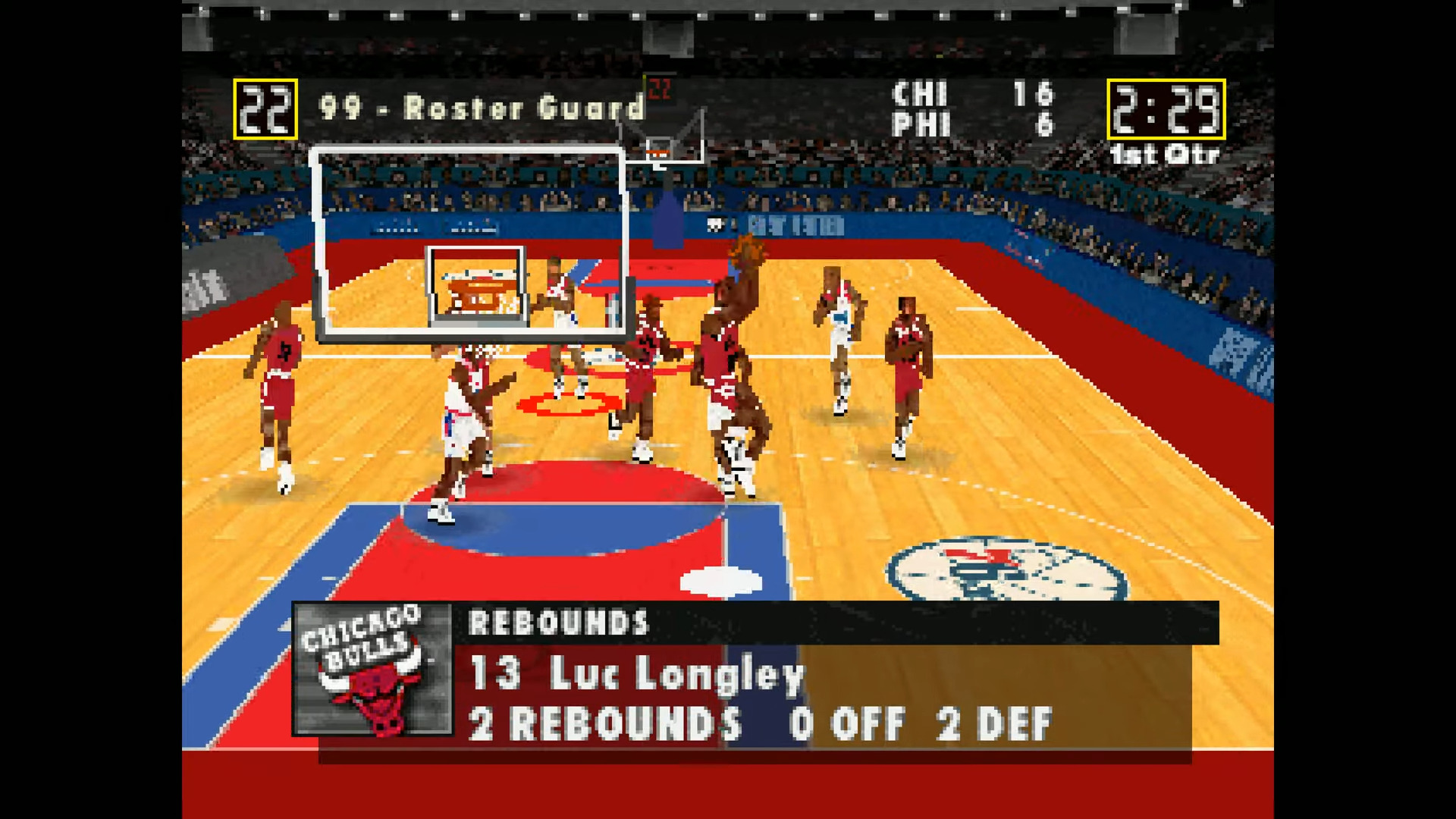
Task: Enable the 1st Qtr indicator
Action: [1164, 155]
